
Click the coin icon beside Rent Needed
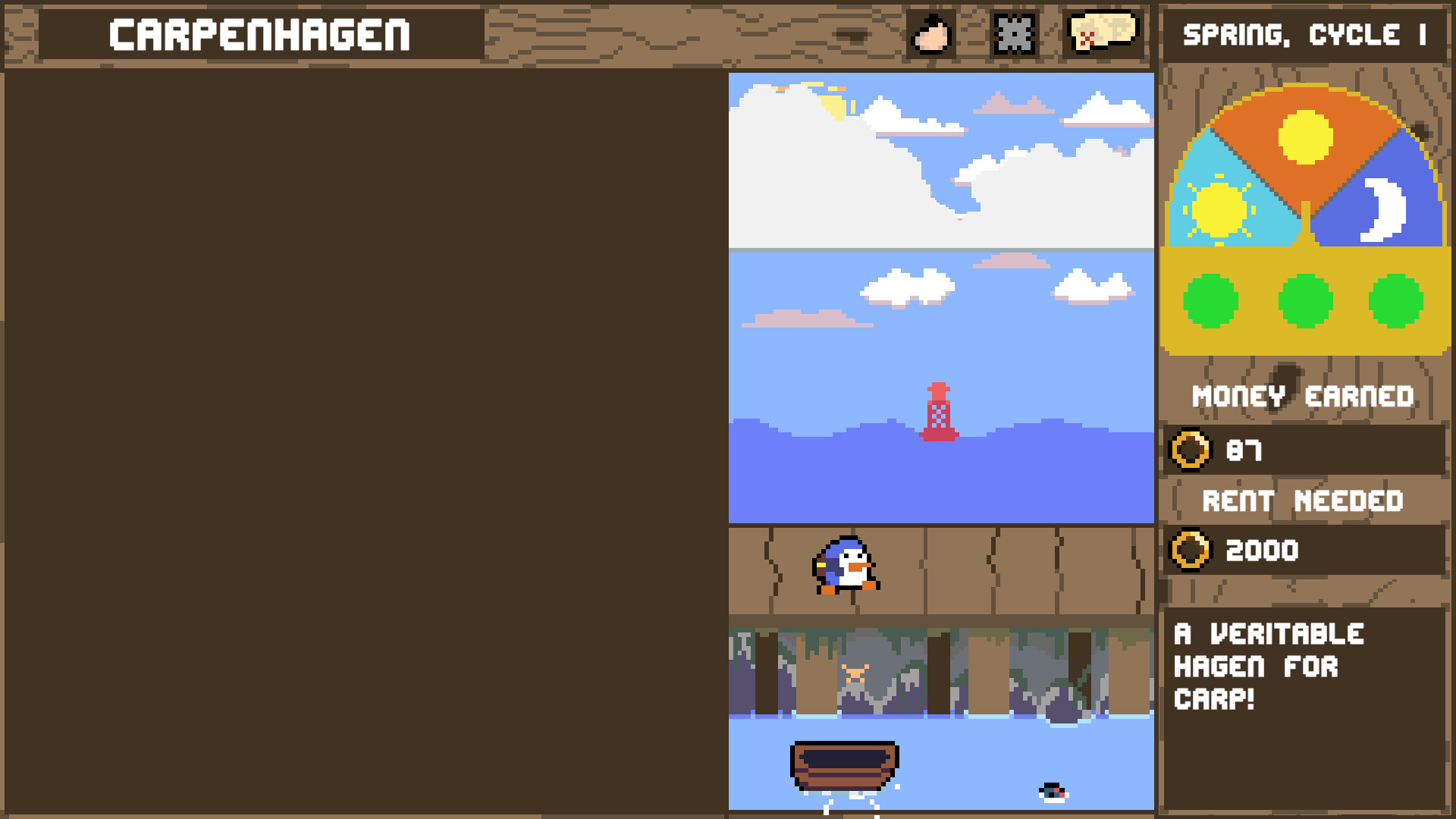[x=1191, y=551]
